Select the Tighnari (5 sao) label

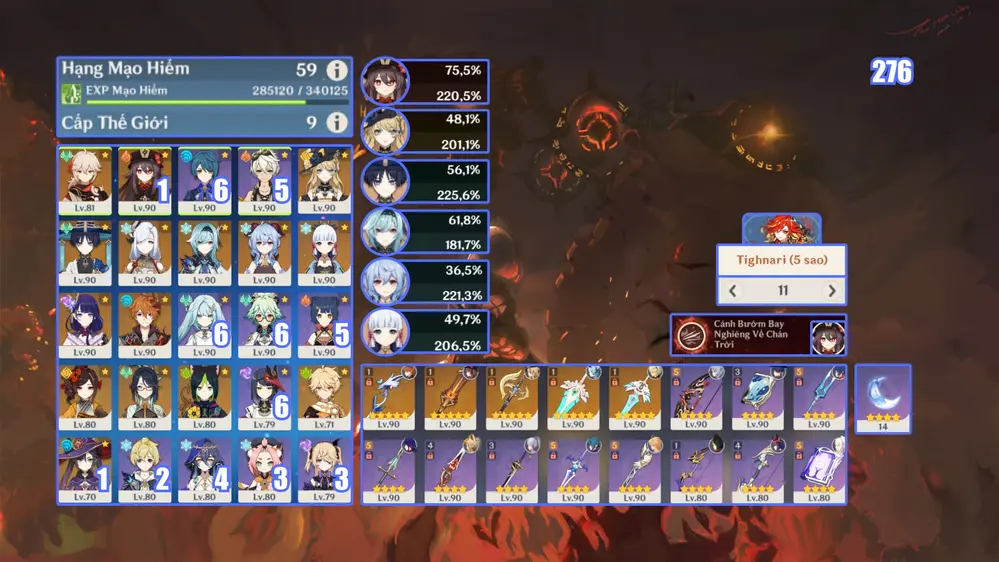[x=782, y=261]
